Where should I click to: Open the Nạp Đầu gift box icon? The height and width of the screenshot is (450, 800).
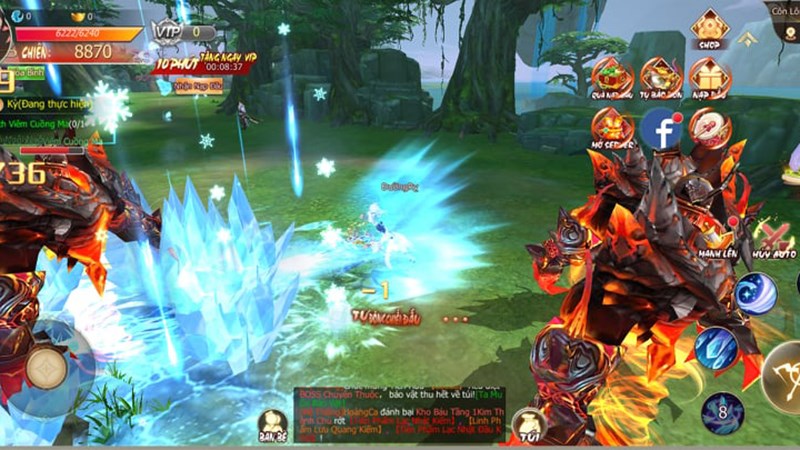tap(709, 77)
